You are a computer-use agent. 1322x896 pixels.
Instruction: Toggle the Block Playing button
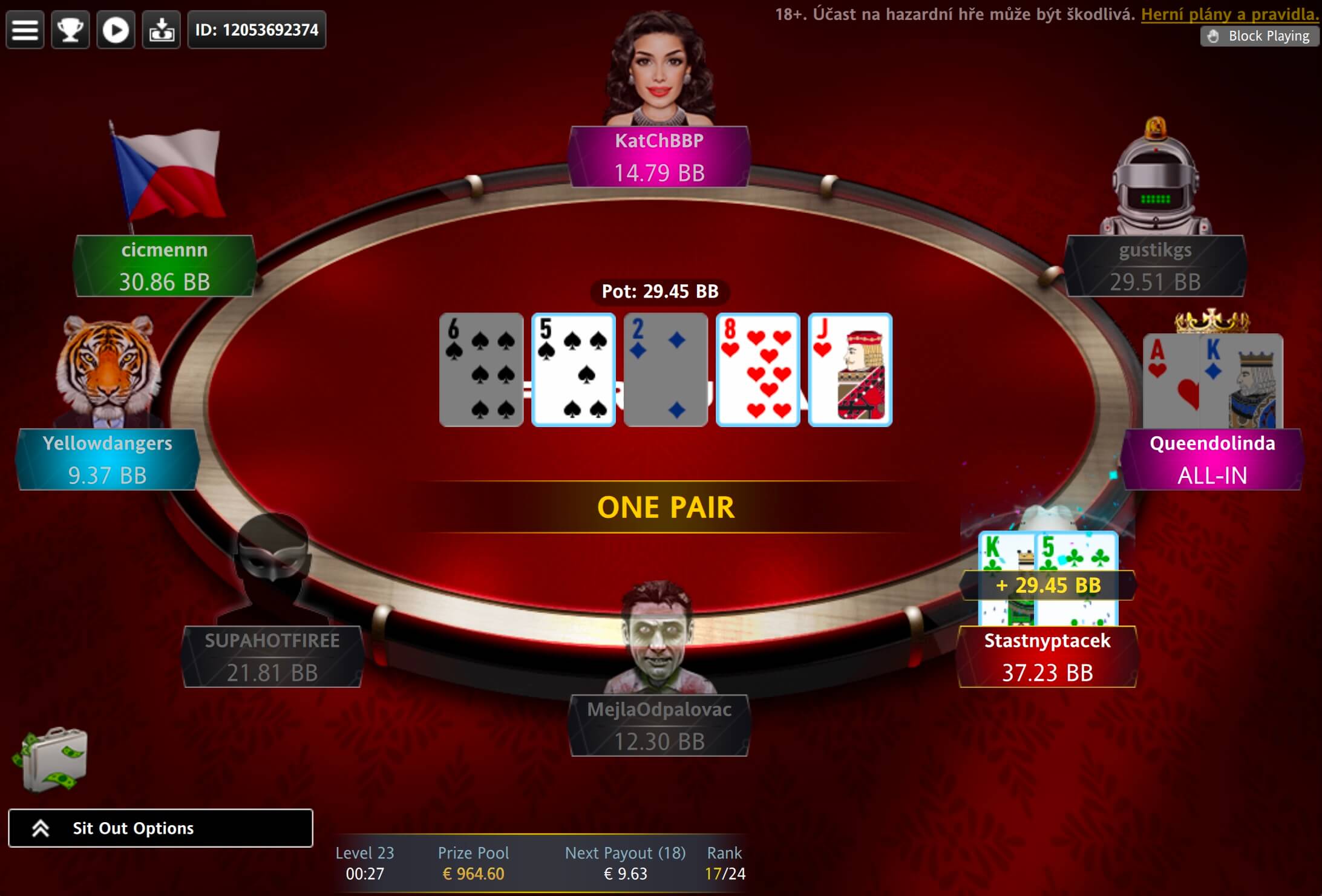[x=1260, y=36]
